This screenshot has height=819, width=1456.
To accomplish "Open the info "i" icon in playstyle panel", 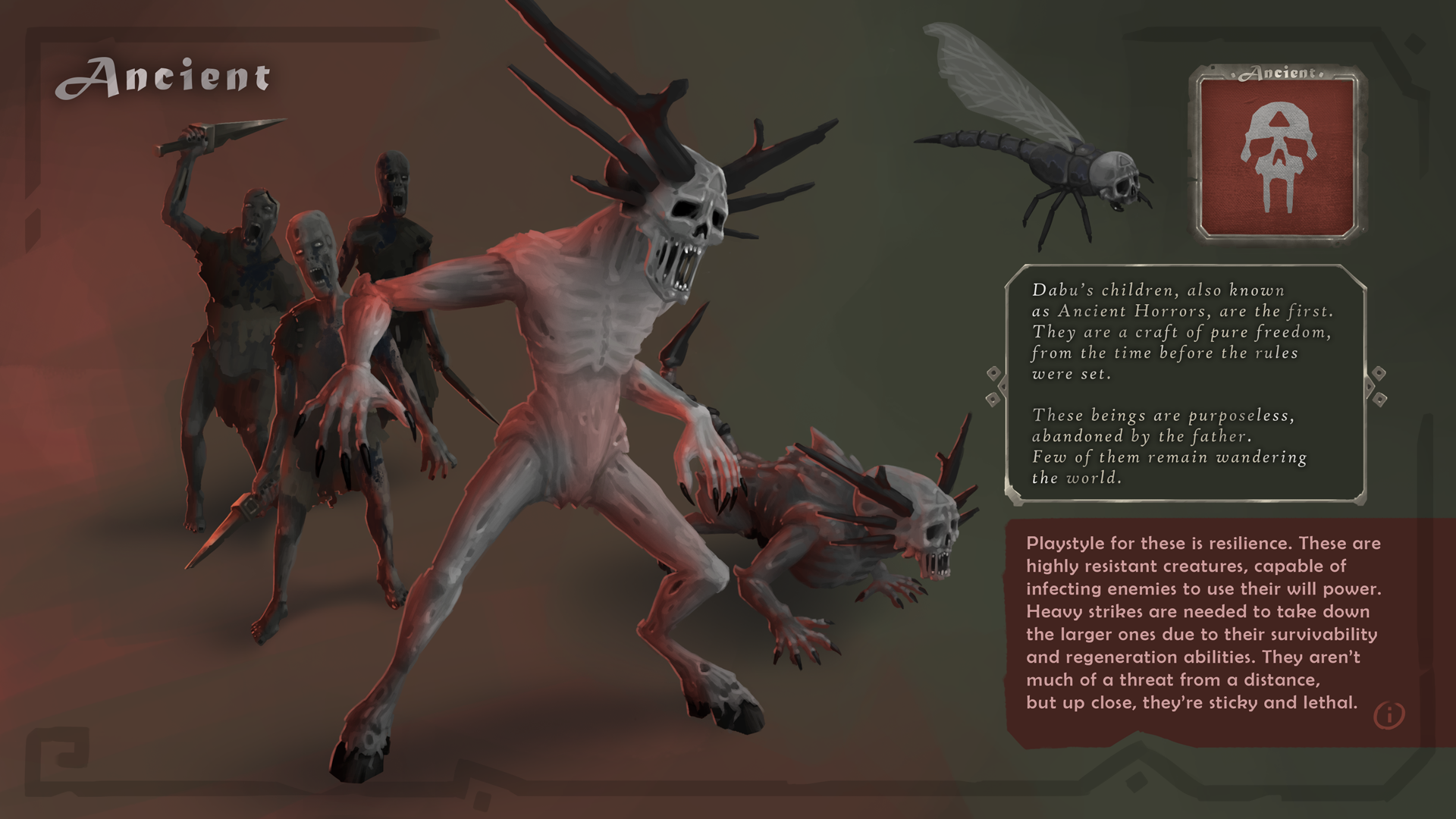I will point(1392,714).
